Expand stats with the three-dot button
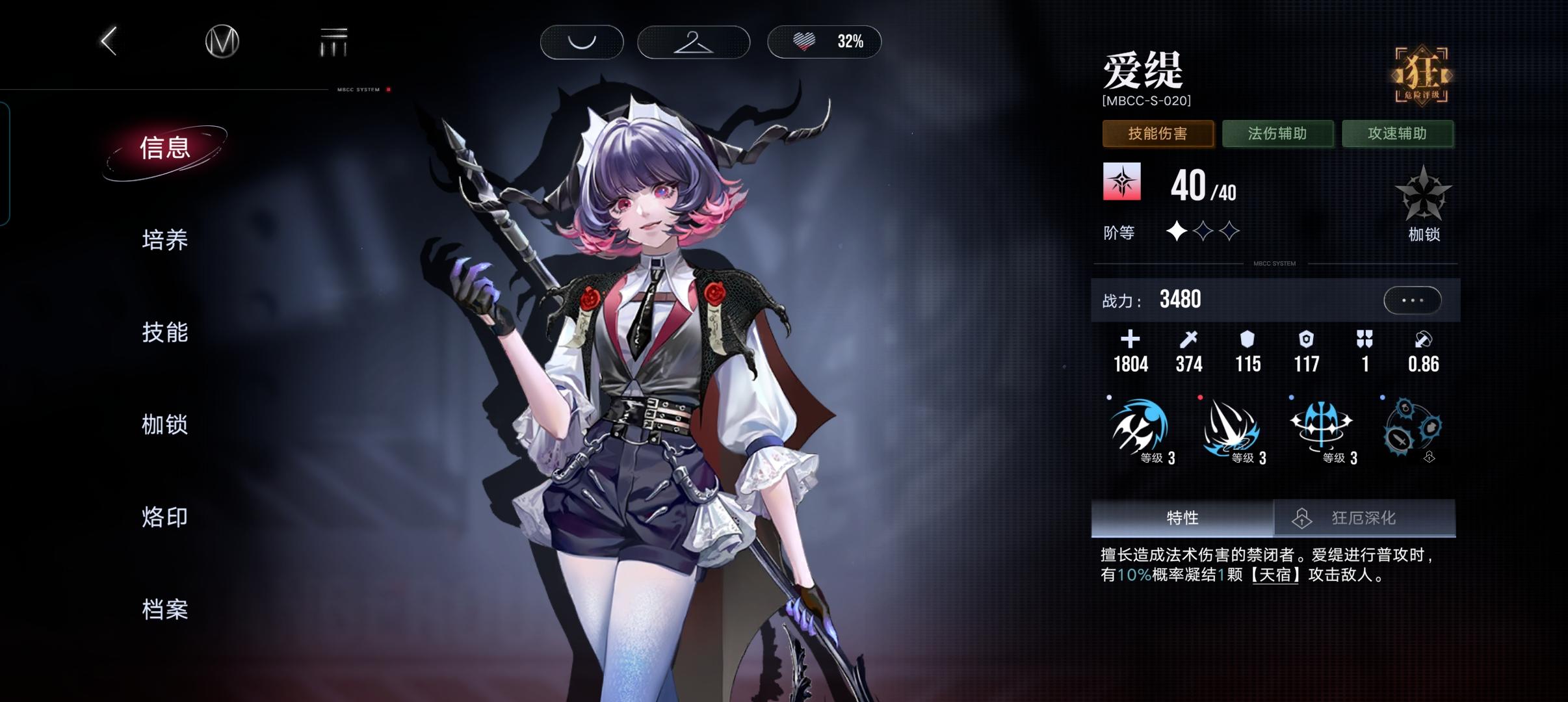 click(x=1412, y=300)
